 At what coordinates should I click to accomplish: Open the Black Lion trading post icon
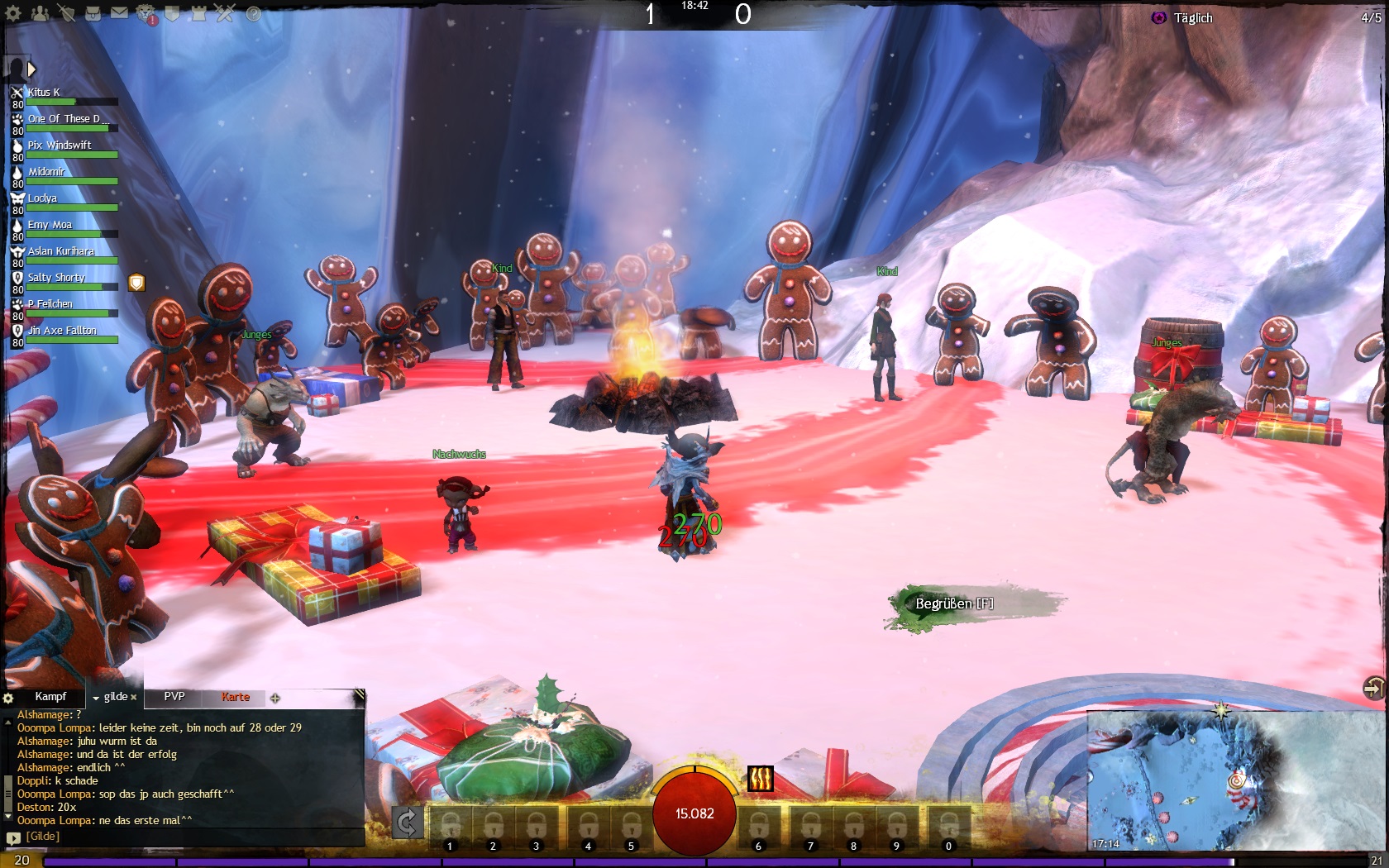click(x=146, y=13)
